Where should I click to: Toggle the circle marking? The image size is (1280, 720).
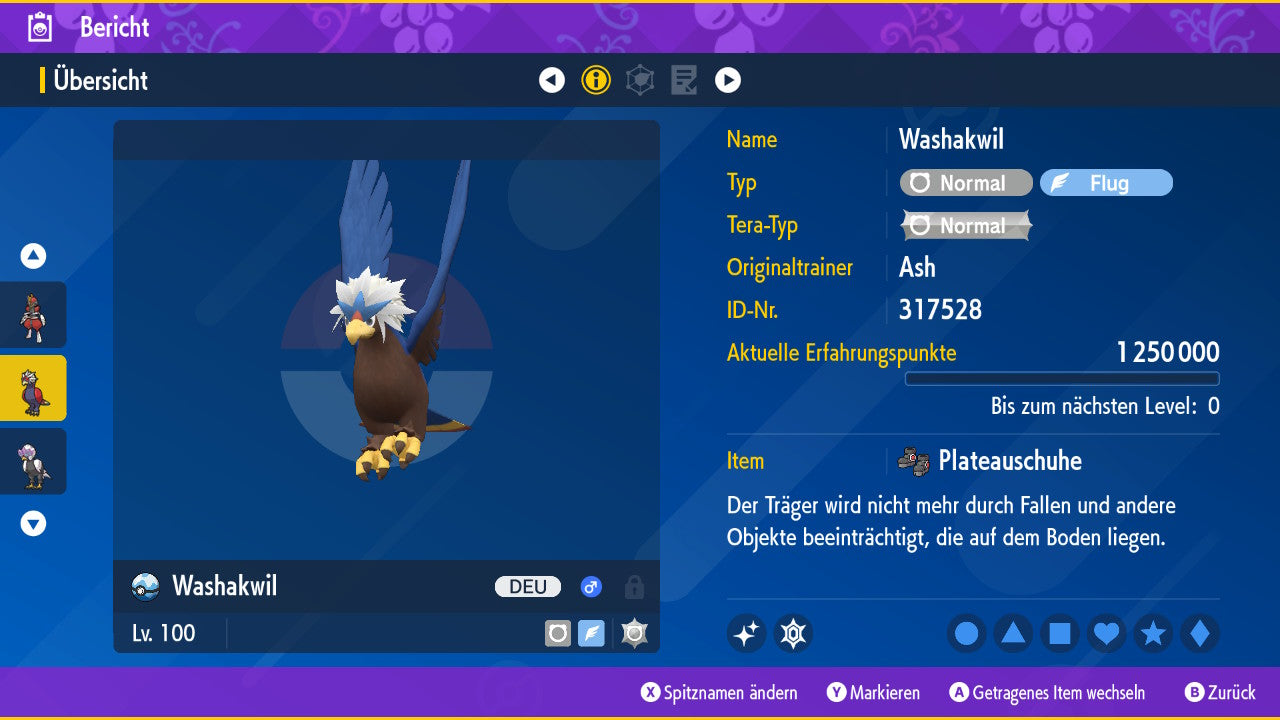(966, 633)
